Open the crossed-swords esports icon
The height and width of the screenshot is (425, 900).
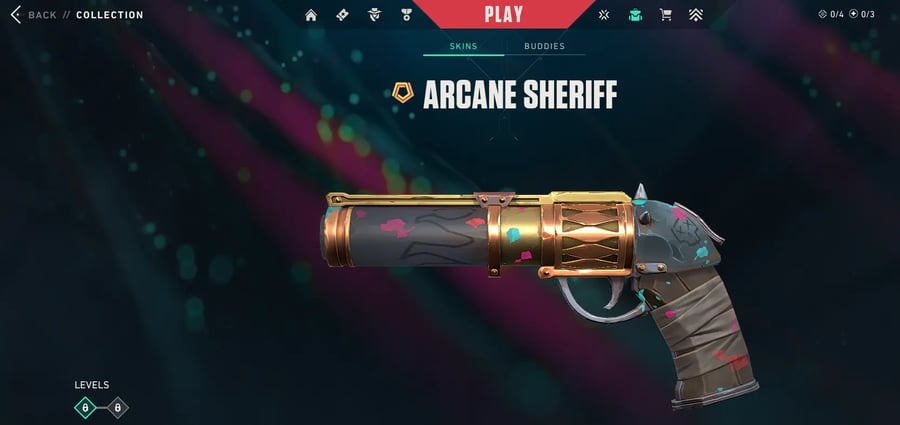(604, 15)
